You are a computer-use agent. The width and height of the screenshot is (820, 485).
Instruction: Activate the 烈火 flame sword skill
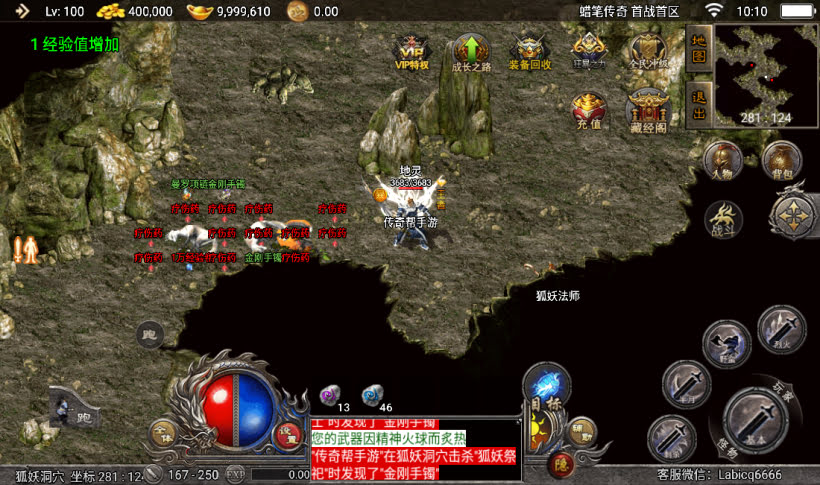(x=781, y=330)
